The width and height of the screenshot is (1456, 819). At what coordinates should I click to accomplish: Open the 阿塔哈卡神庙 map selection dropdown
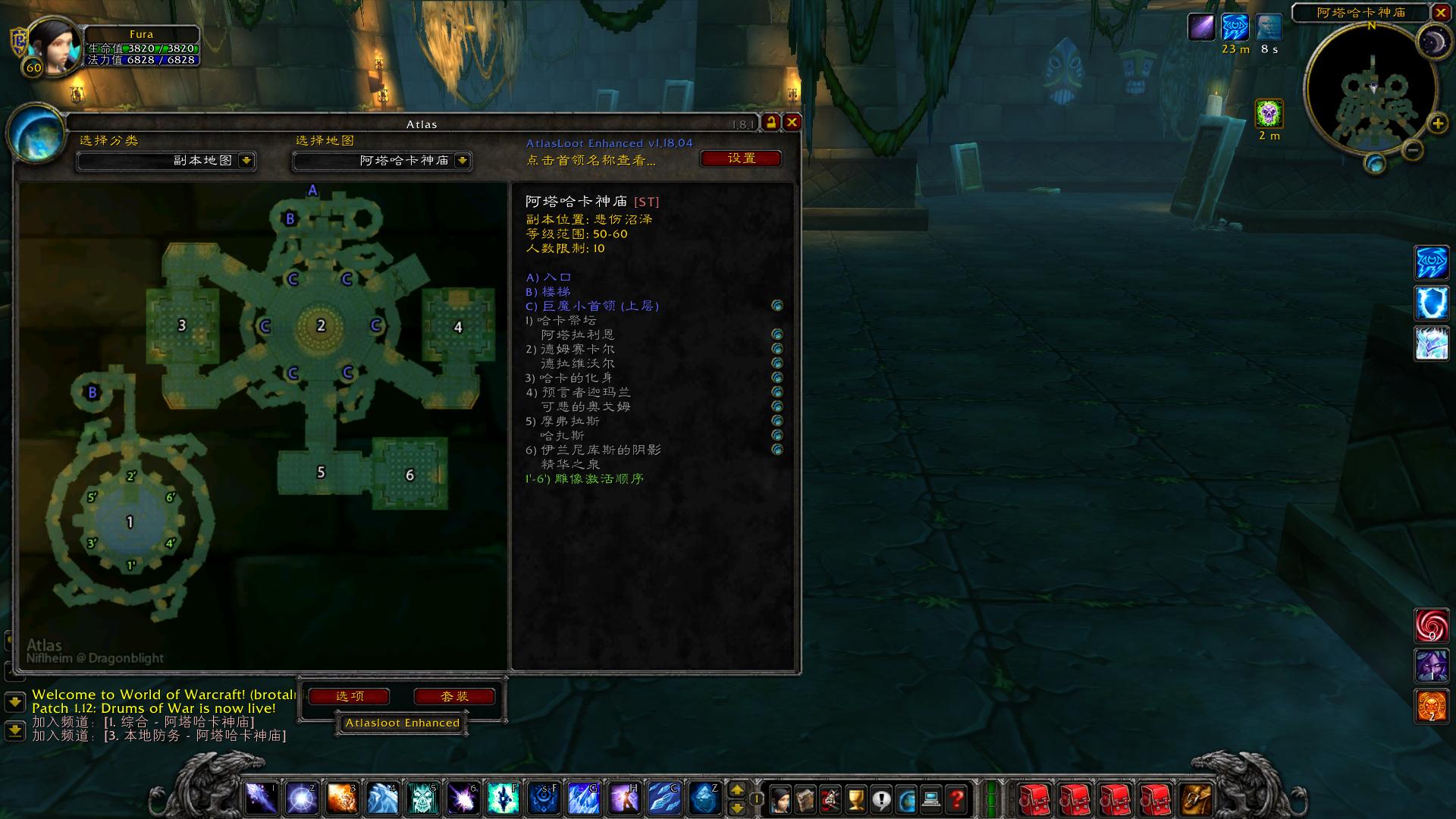(x=462, y=161)
